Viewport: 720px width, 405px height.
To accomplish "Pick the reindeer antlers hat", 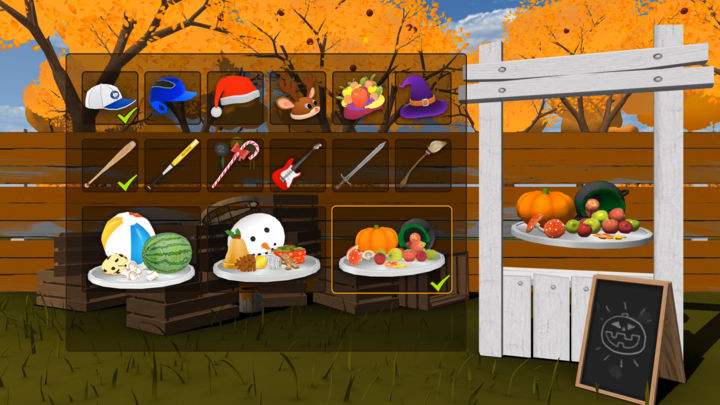I will (298, 98).
